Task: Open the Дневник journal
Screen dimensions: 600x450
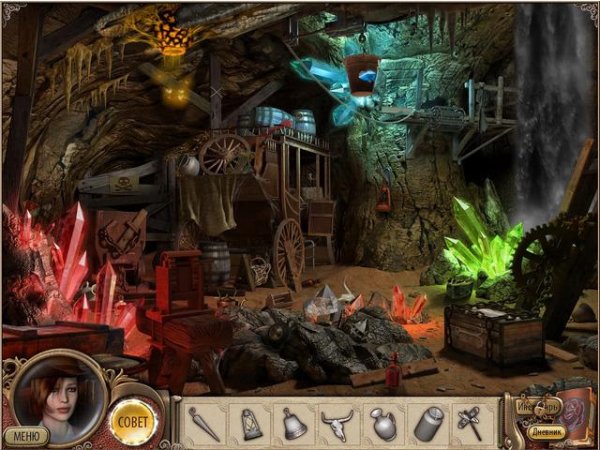Action: tap(548, 432)
